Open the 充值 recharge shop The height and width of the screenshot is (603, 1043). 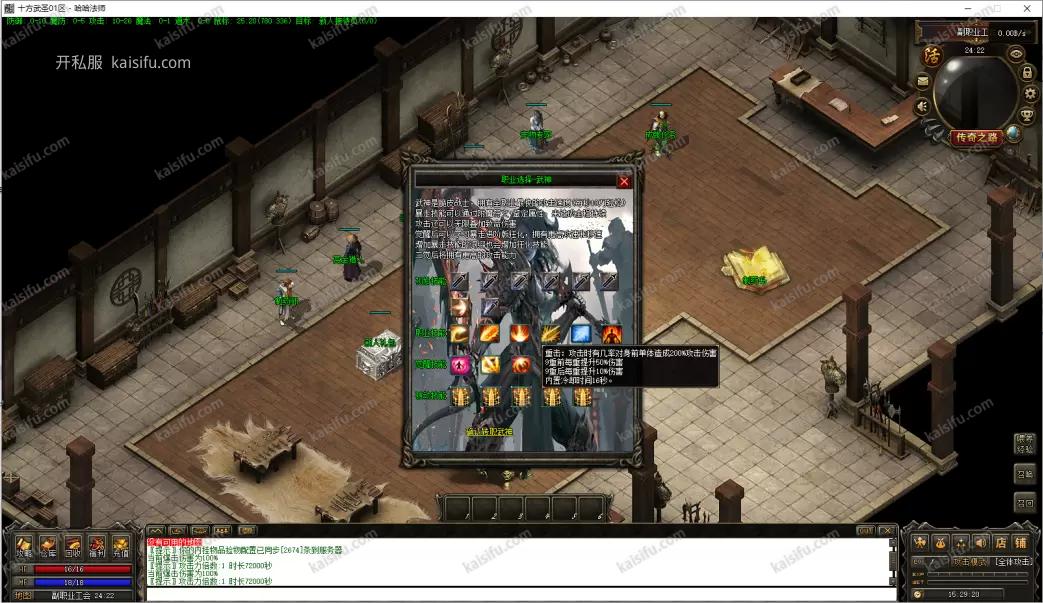click(x=121, y=546)
